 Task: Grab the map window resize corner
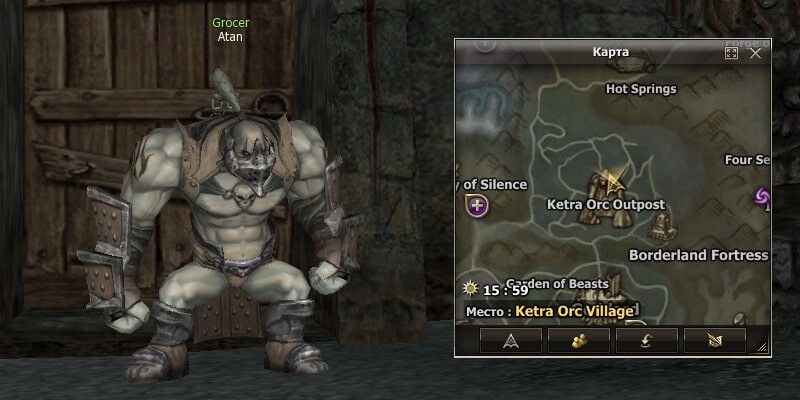(762, 347)
